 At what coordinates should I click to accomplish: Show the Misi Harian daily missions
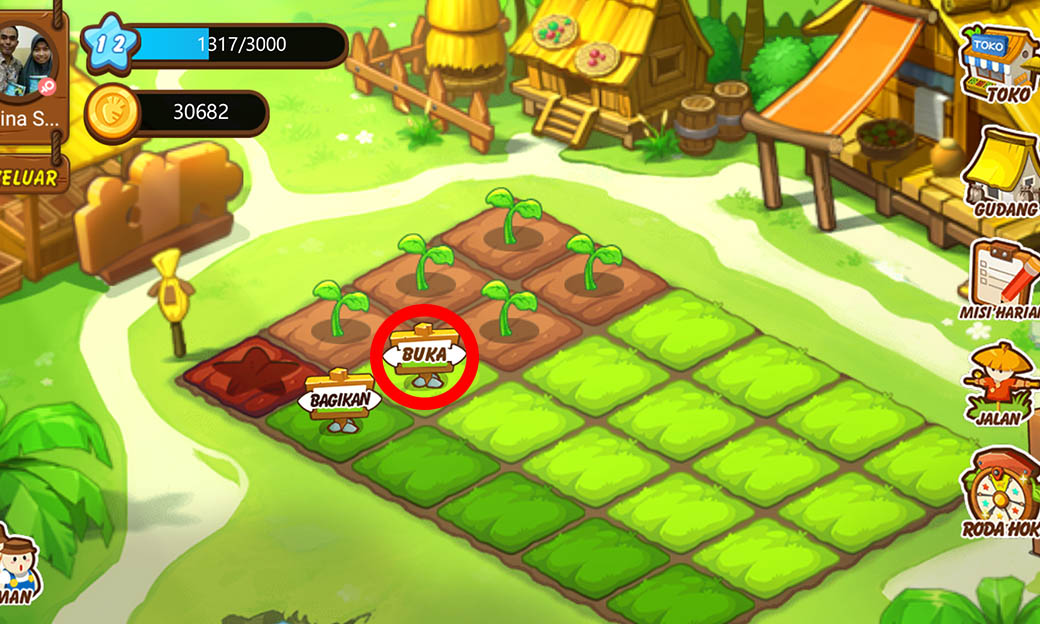[x=1003, y=280]
